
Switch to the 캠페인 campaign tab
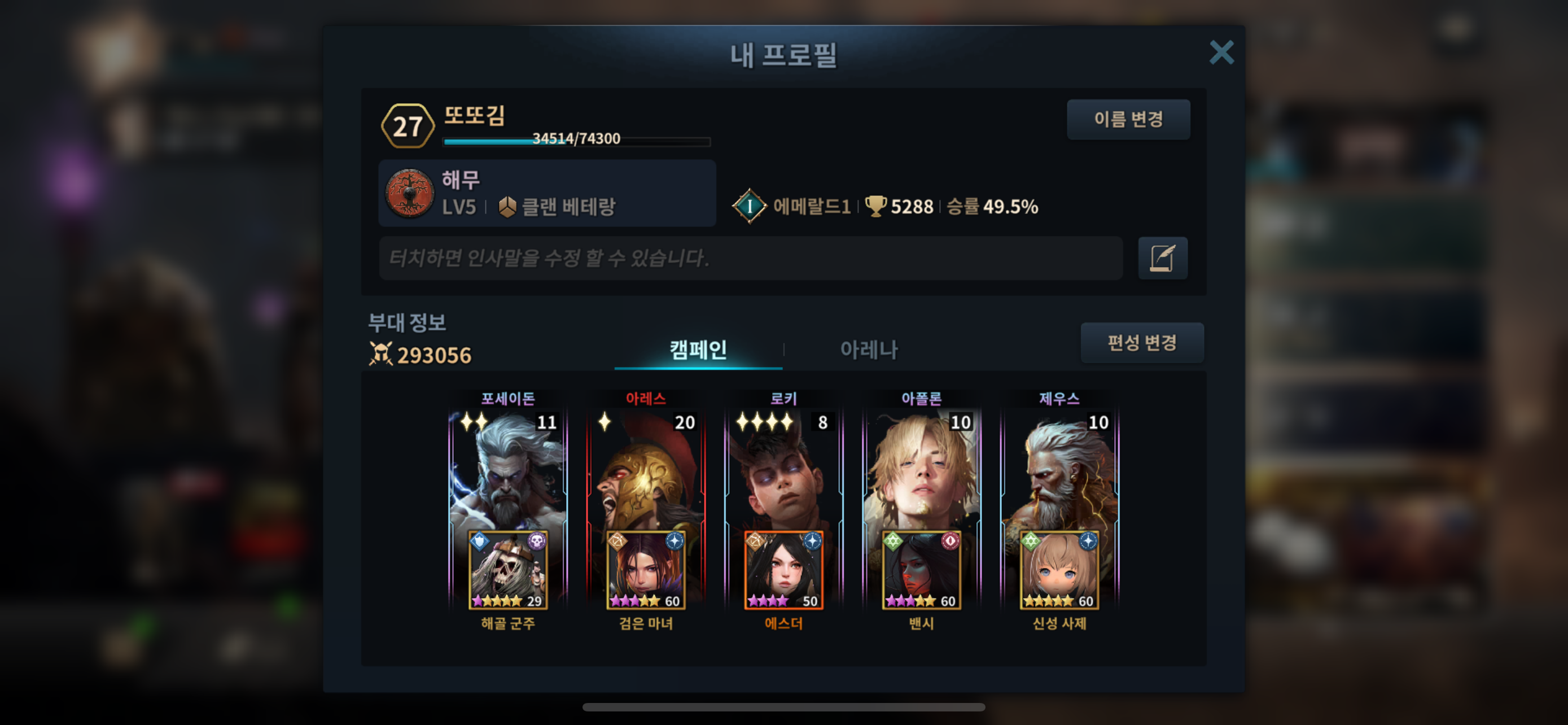point(698,350)
